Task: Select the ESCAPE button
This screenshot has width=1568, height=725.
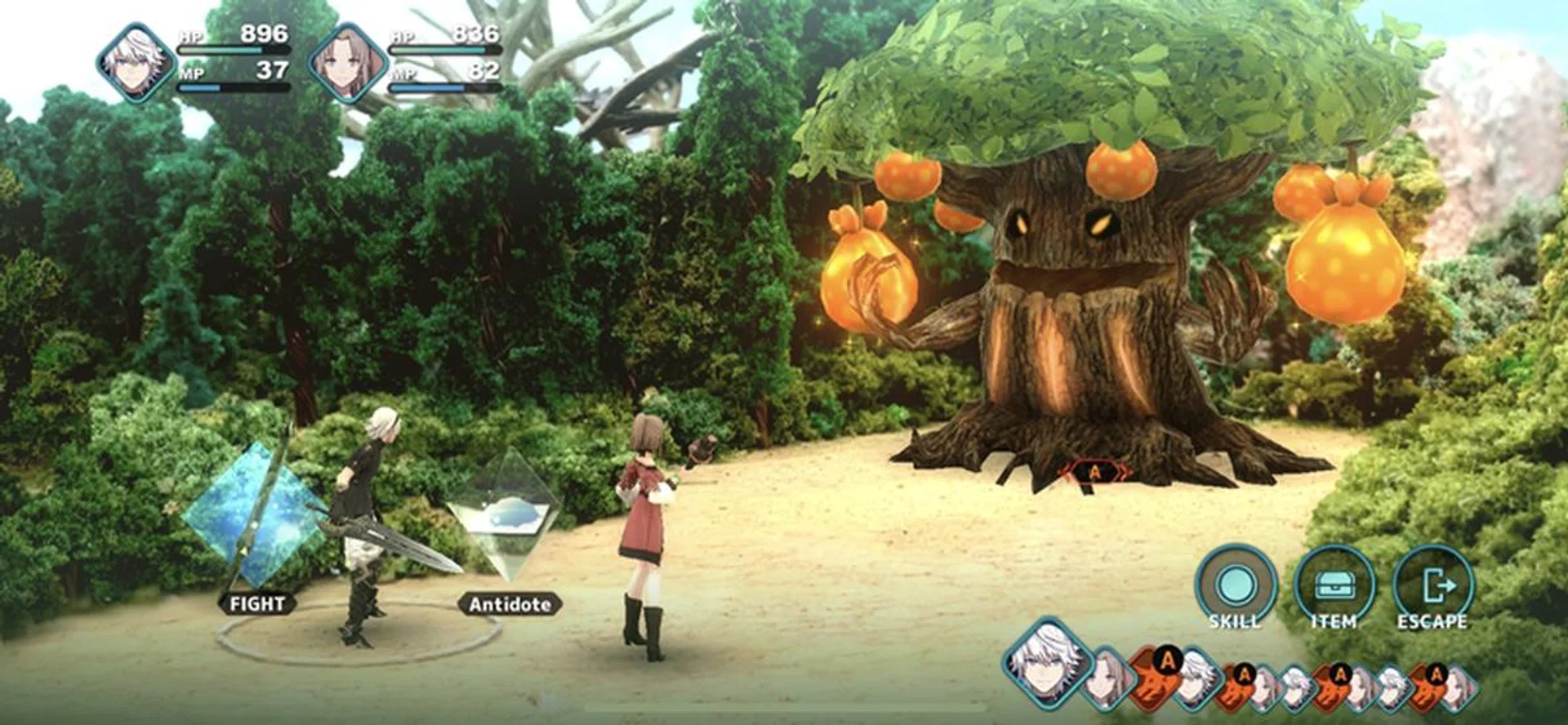Action: pyautogui.click(x=1432, y=587)
